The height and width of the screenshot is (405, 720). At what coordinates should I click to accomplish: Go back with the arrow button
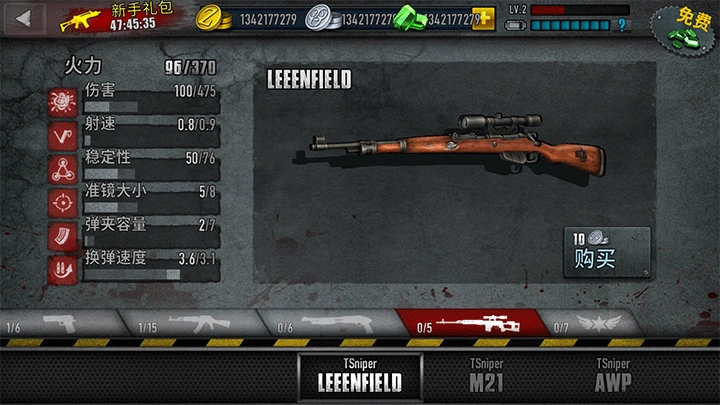click(x=23, y=17)
